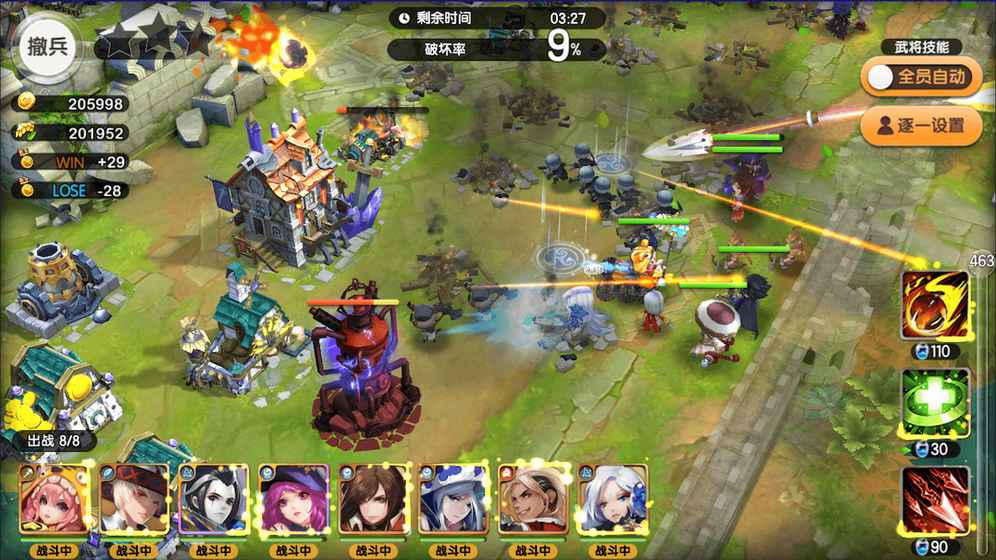Open the 逐一设置 individual settings
This screenshot has height=560, width=996.
(915, 125)
